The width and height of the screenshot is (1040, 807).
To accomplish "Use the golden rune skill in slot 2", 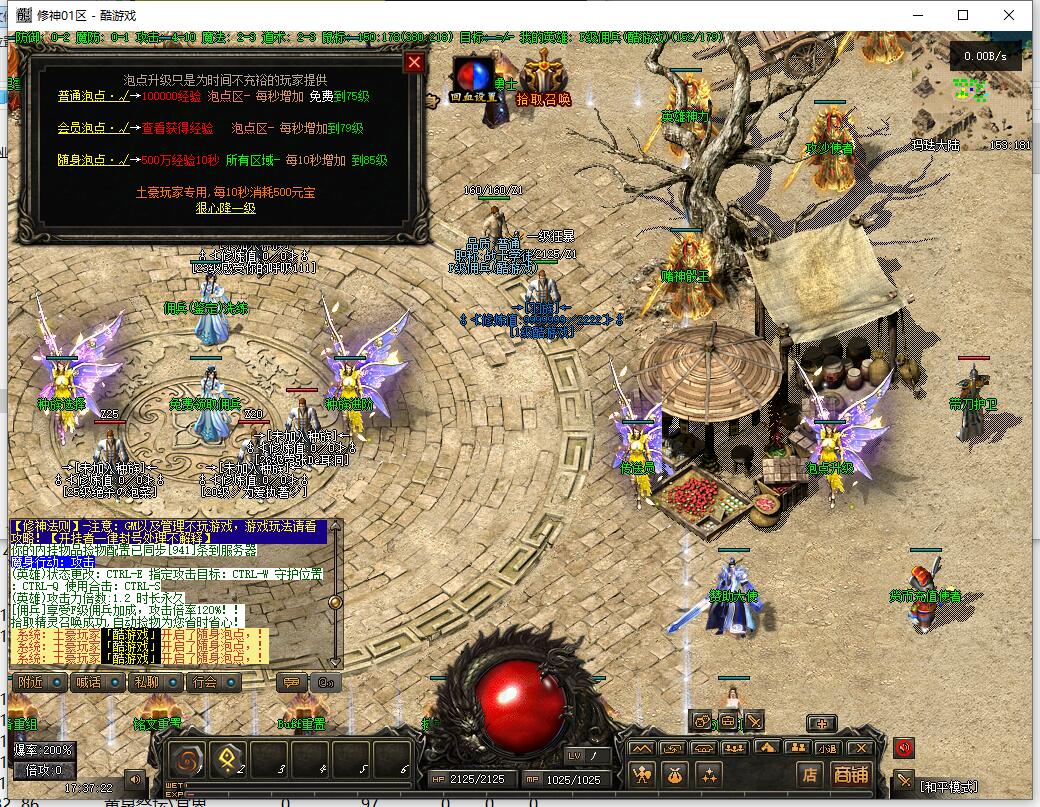I will [x=227, y=760].
